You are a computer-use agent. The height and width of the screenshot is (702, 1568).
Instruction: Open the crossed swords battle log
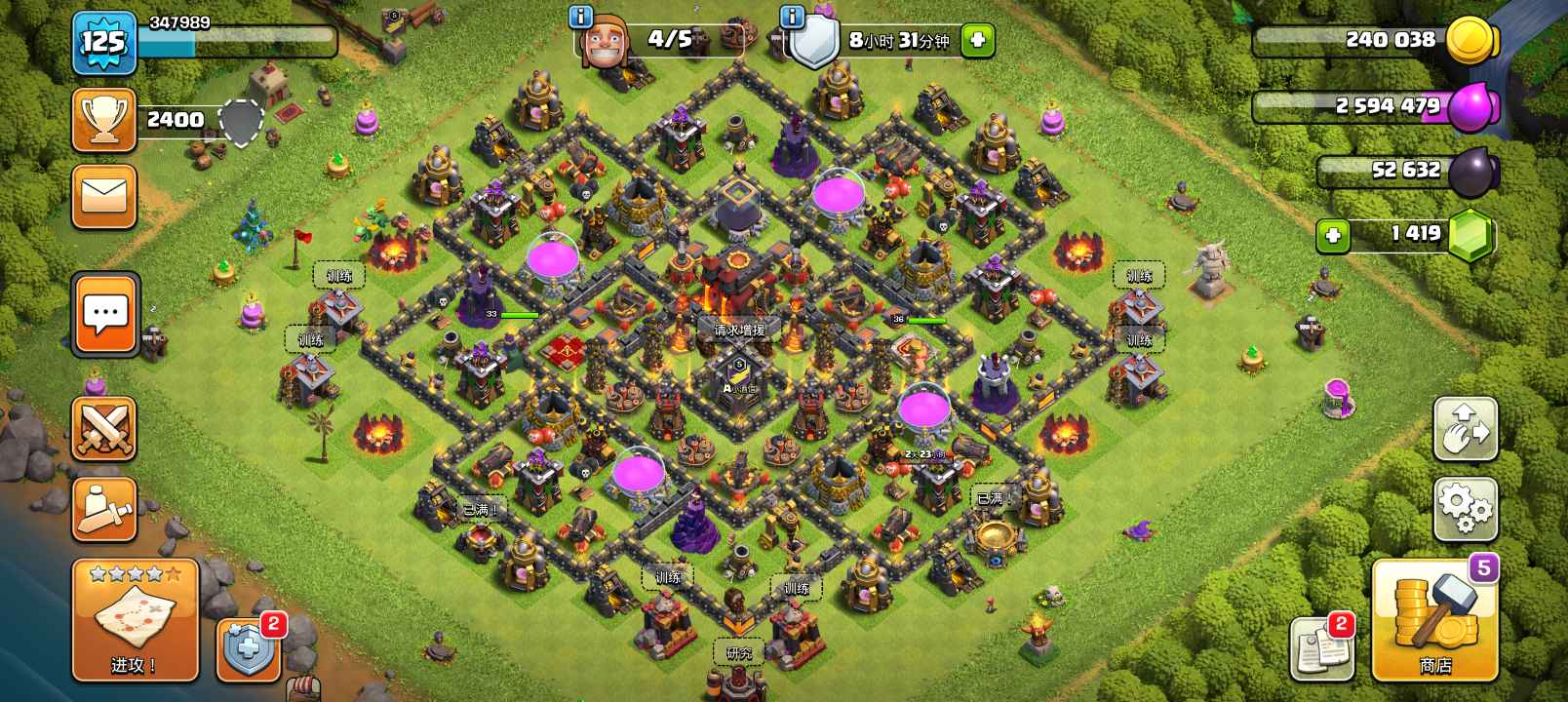tap(103, 429)
